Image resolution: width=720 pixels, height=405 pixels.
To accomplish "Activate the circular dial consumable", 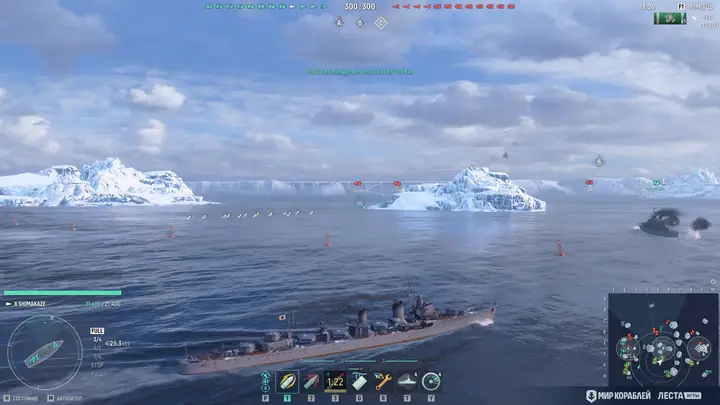I will point(432,381).
